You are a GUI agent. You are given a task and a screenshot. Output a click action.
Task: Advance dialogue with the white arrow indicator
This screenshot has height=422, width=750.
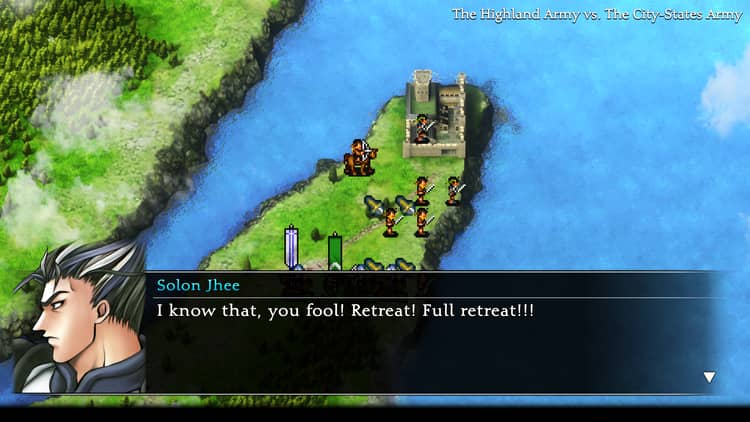click(709, 377)
